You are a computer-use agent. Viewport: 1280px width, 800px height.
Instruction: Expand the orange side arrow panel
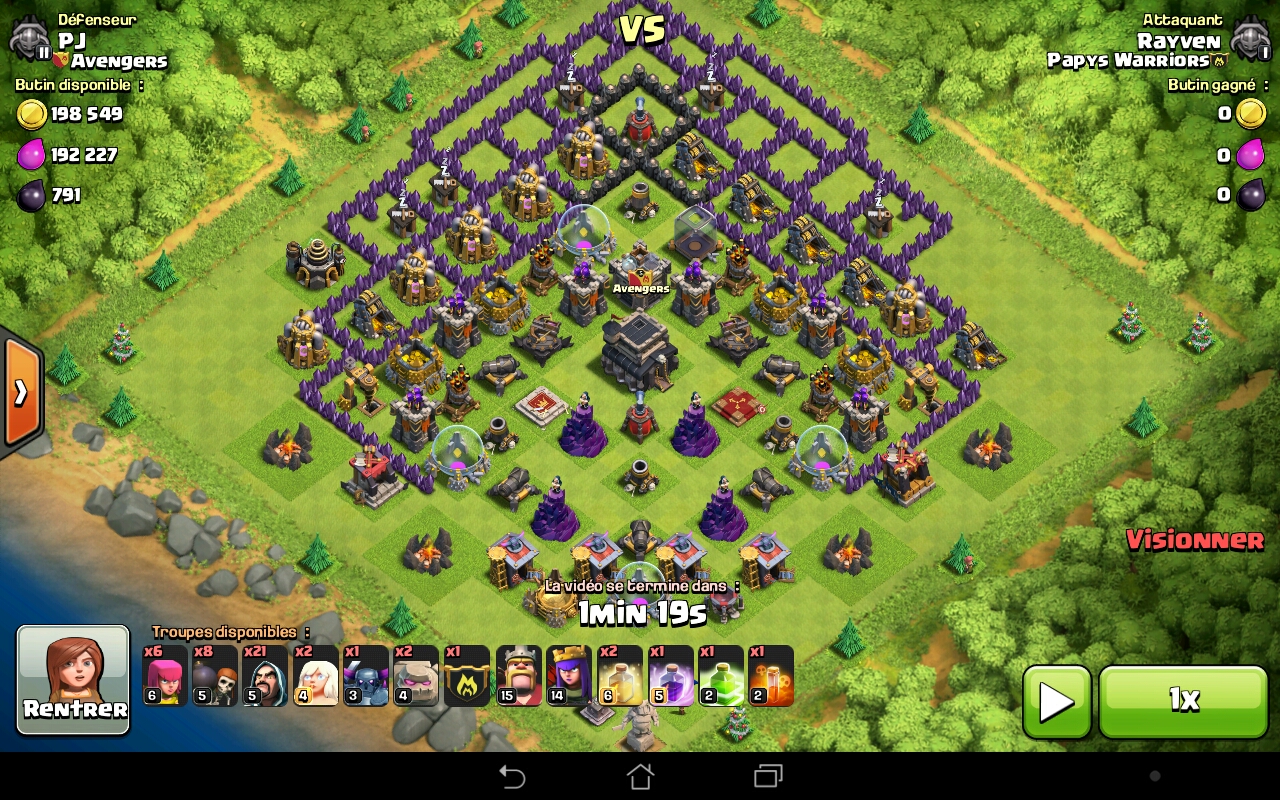point(20,392)
